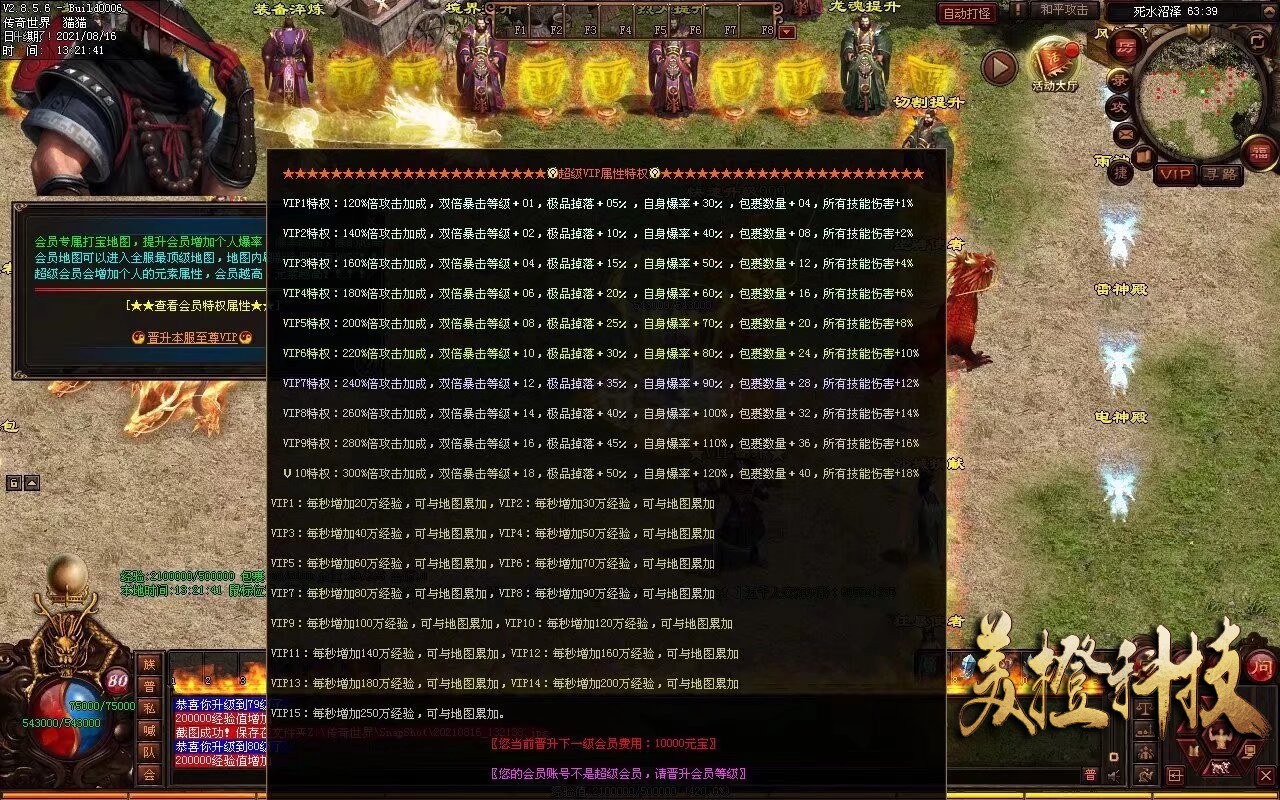Switch the 和平攻击 attack mode
1280x800 pixels.
[1063, 10]
